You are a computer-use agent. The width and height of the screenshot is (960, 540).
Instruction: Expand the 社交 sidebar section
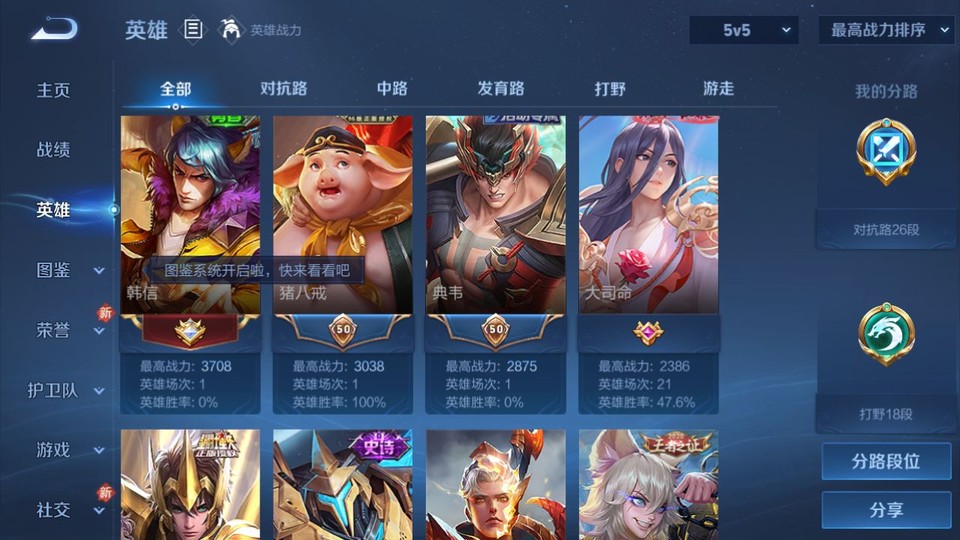70,510
